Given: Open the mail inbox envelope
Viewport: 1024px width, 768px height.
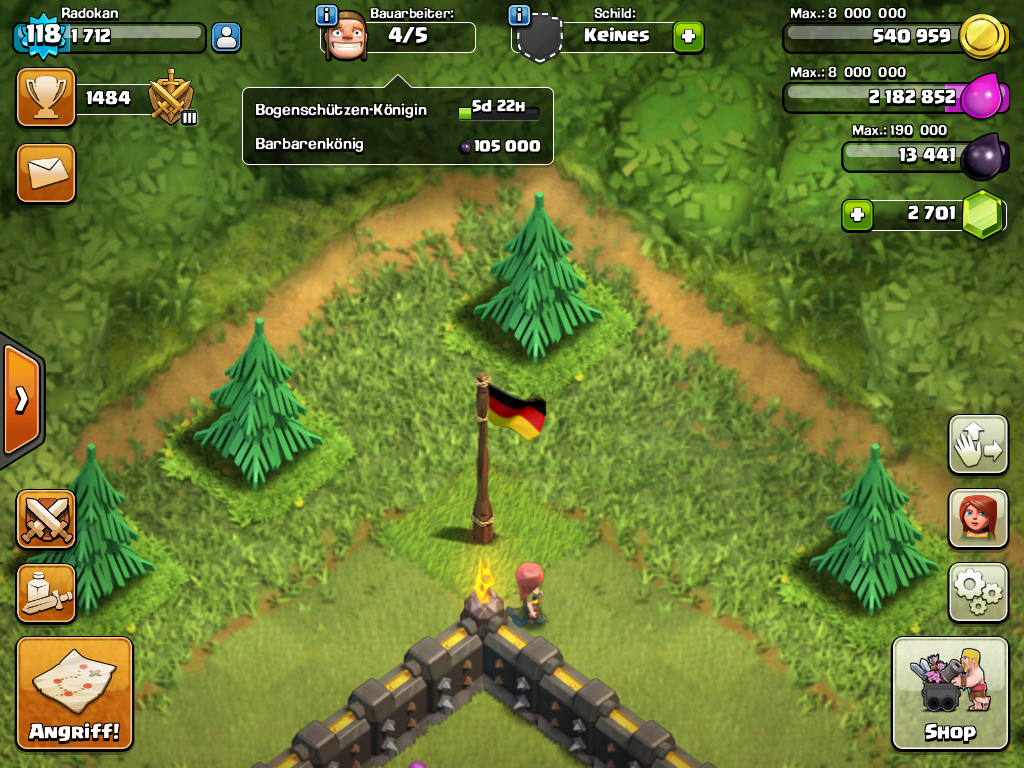Looking at the screenshot, I should coord(45,172).
